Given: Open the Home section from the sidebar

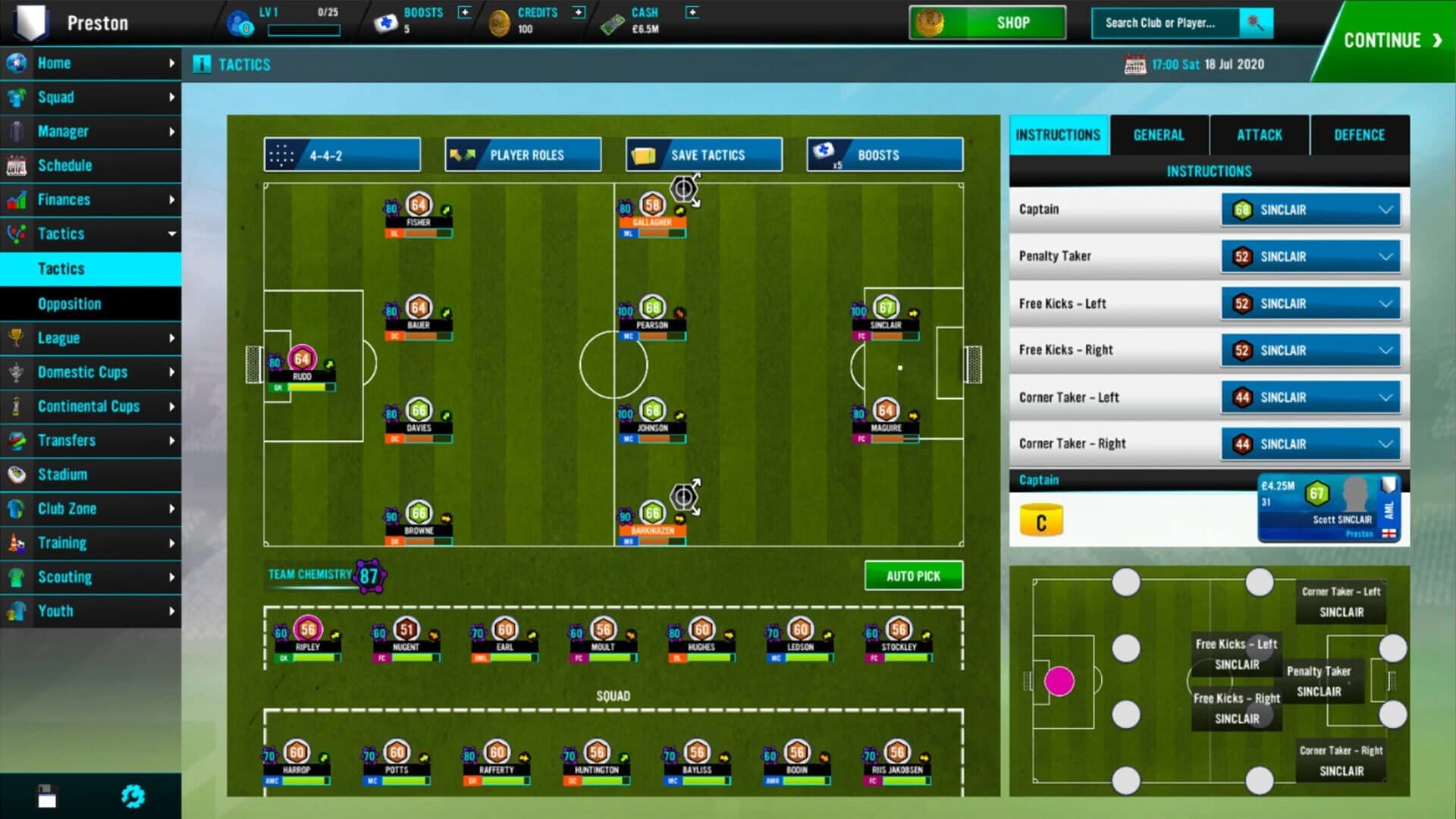Looking at the screenshot, I should (x=54, y=64).
